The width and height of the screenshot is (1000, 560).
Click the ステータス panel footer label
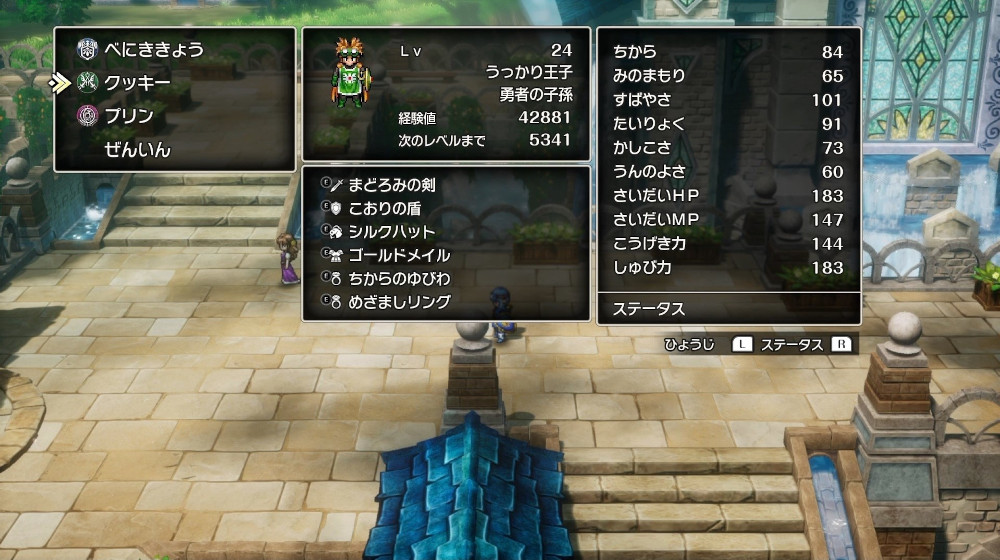point(650,309)
